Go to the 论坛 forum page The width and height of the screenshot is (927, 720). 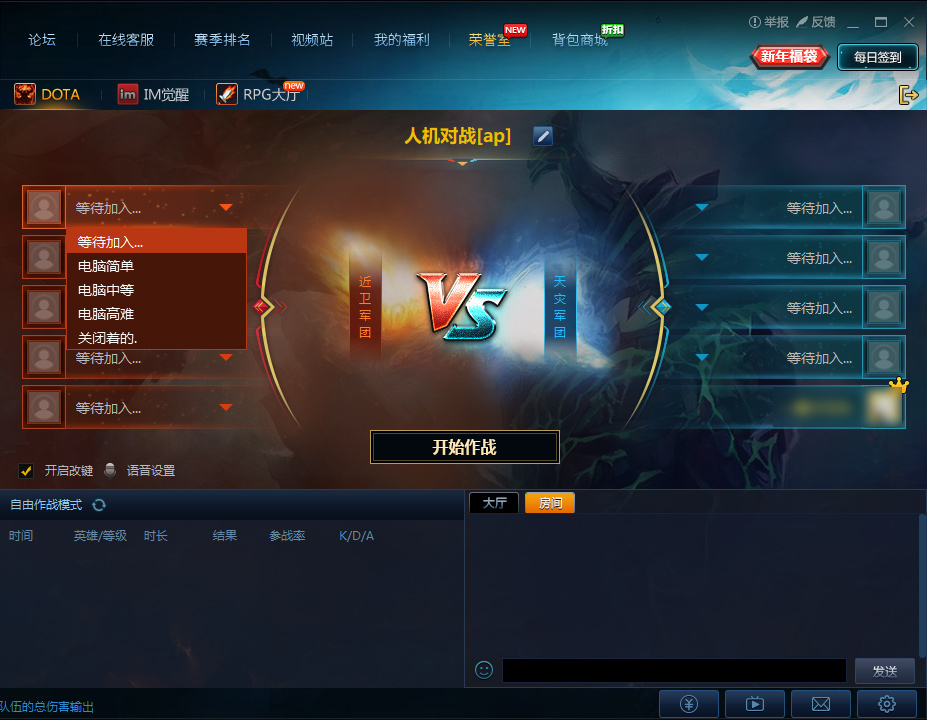[x=42, y=40]
